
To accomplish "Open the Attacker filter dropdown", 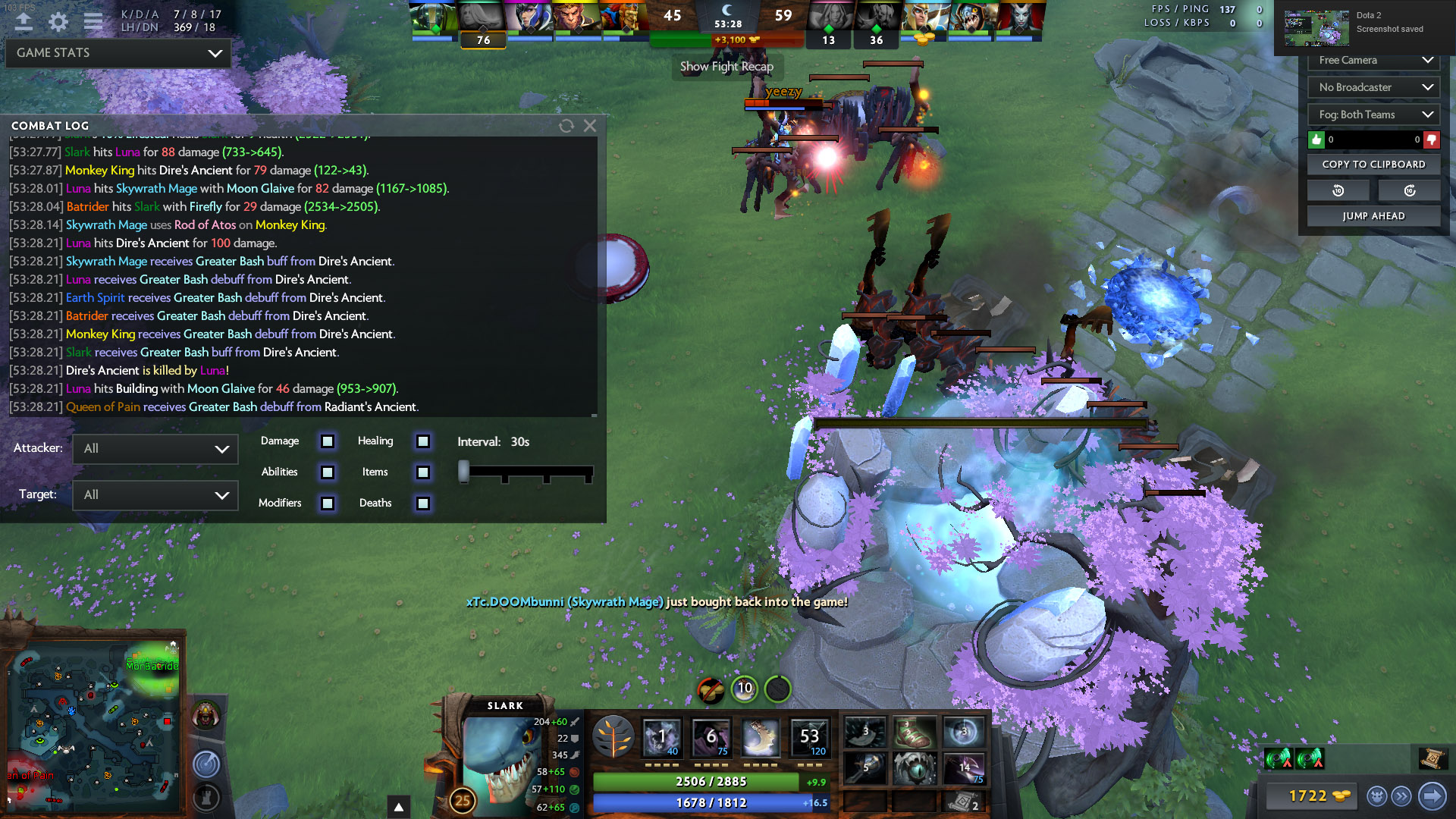I will [155, 449].
